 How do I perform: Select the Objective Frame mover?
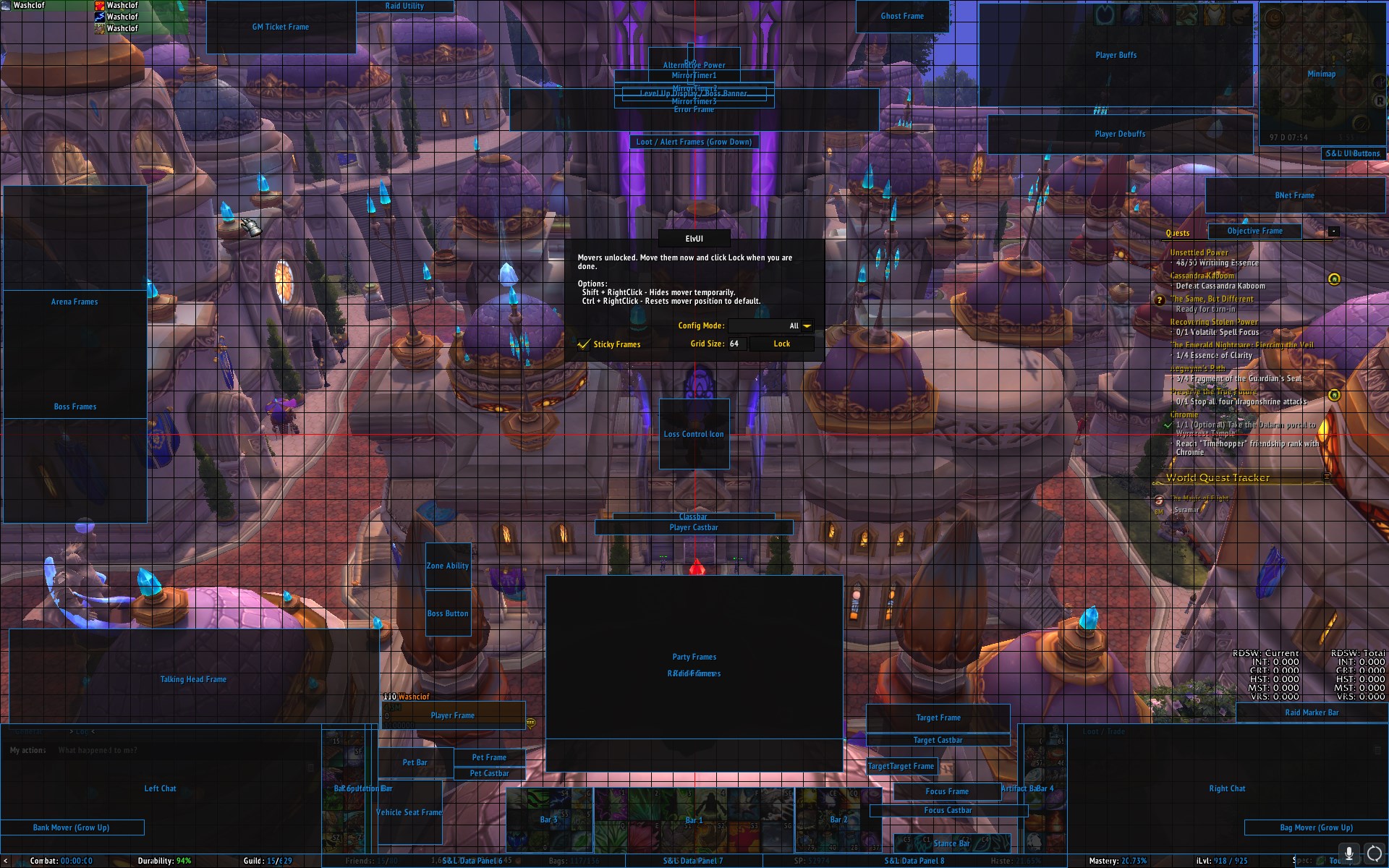coord(1254,231)
